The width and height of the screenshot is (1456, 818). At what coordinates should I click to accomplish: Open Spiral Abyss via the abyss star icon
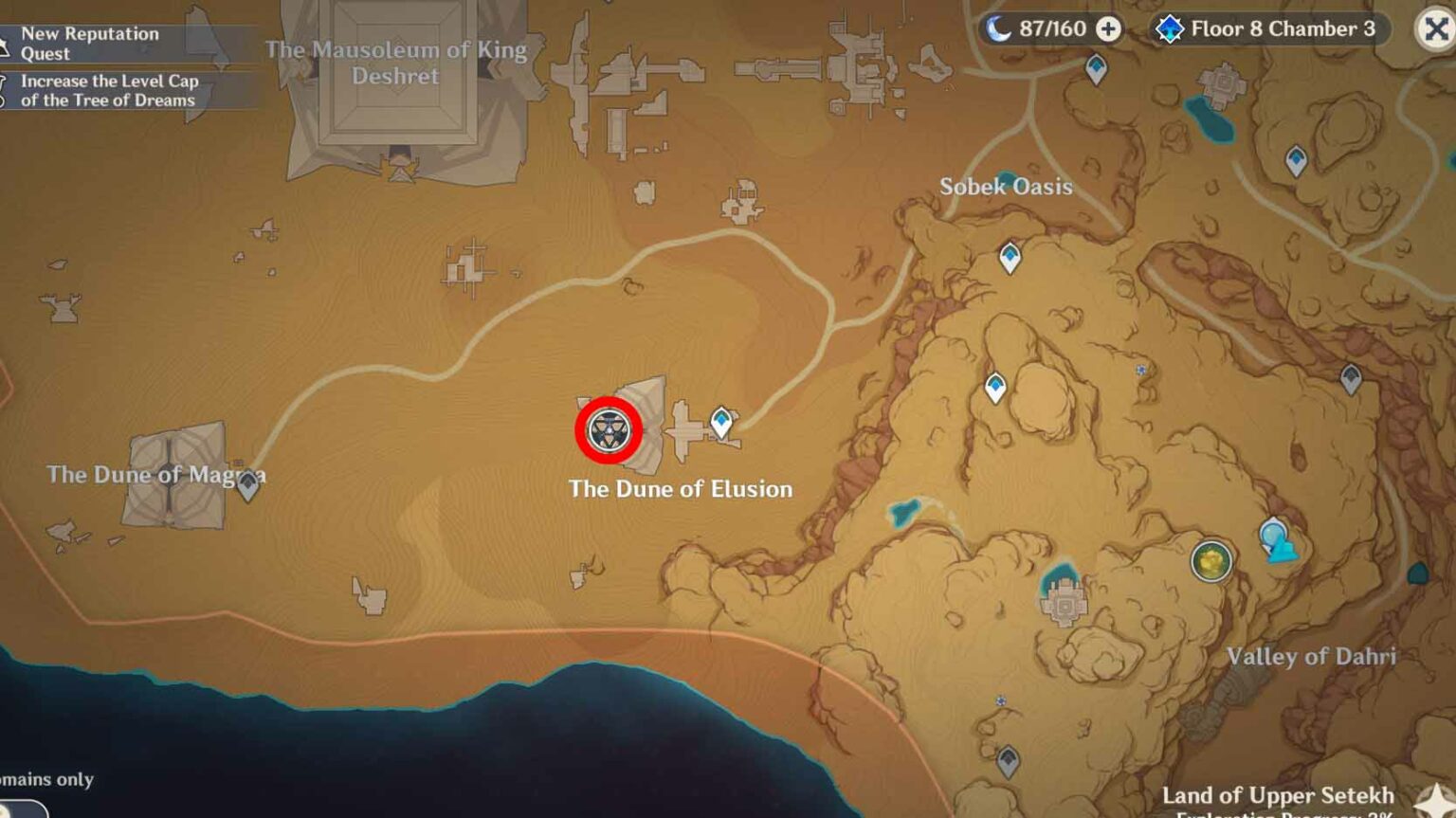[1172, 28]
